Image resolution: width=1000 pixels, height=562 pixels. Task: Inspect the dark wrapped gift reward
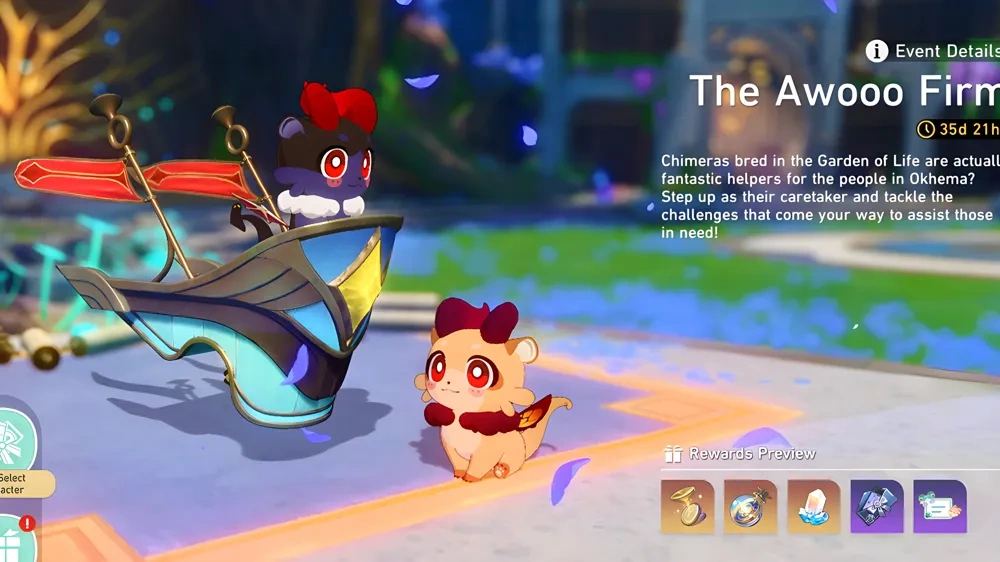pos(876,506)
